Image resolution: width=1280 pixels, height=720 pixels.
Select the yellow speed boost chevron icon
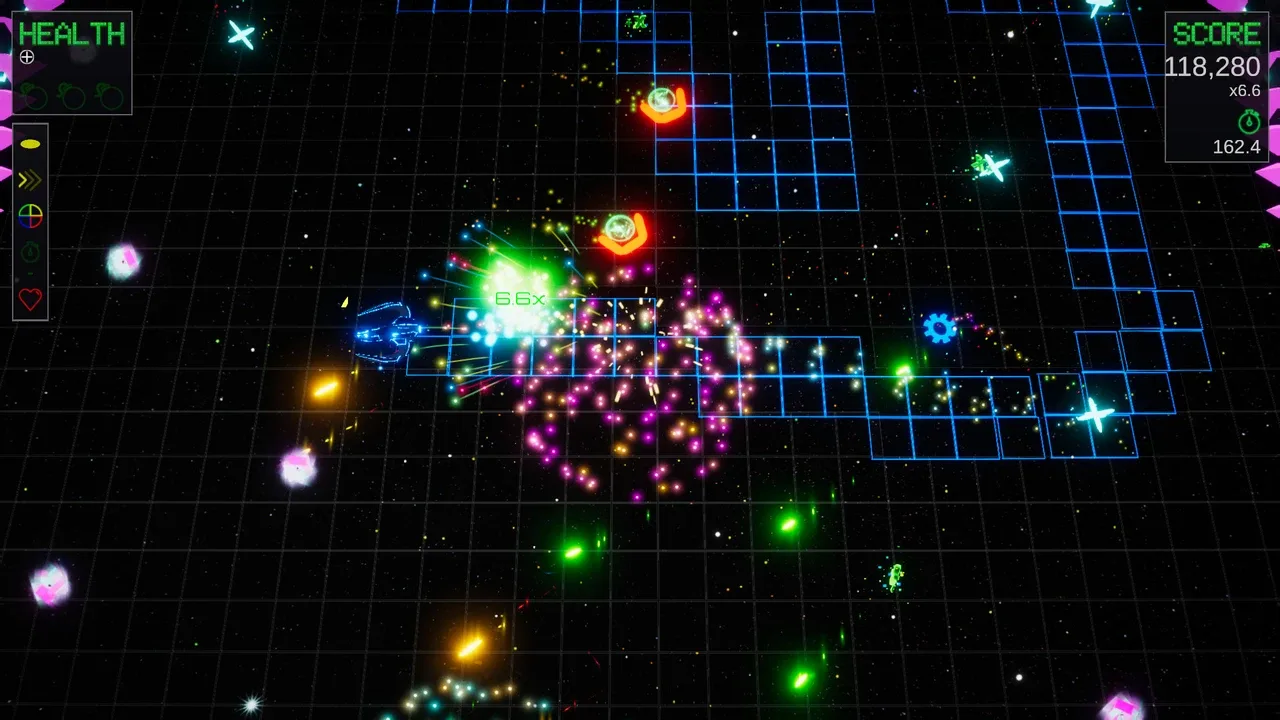click(29, 180)
